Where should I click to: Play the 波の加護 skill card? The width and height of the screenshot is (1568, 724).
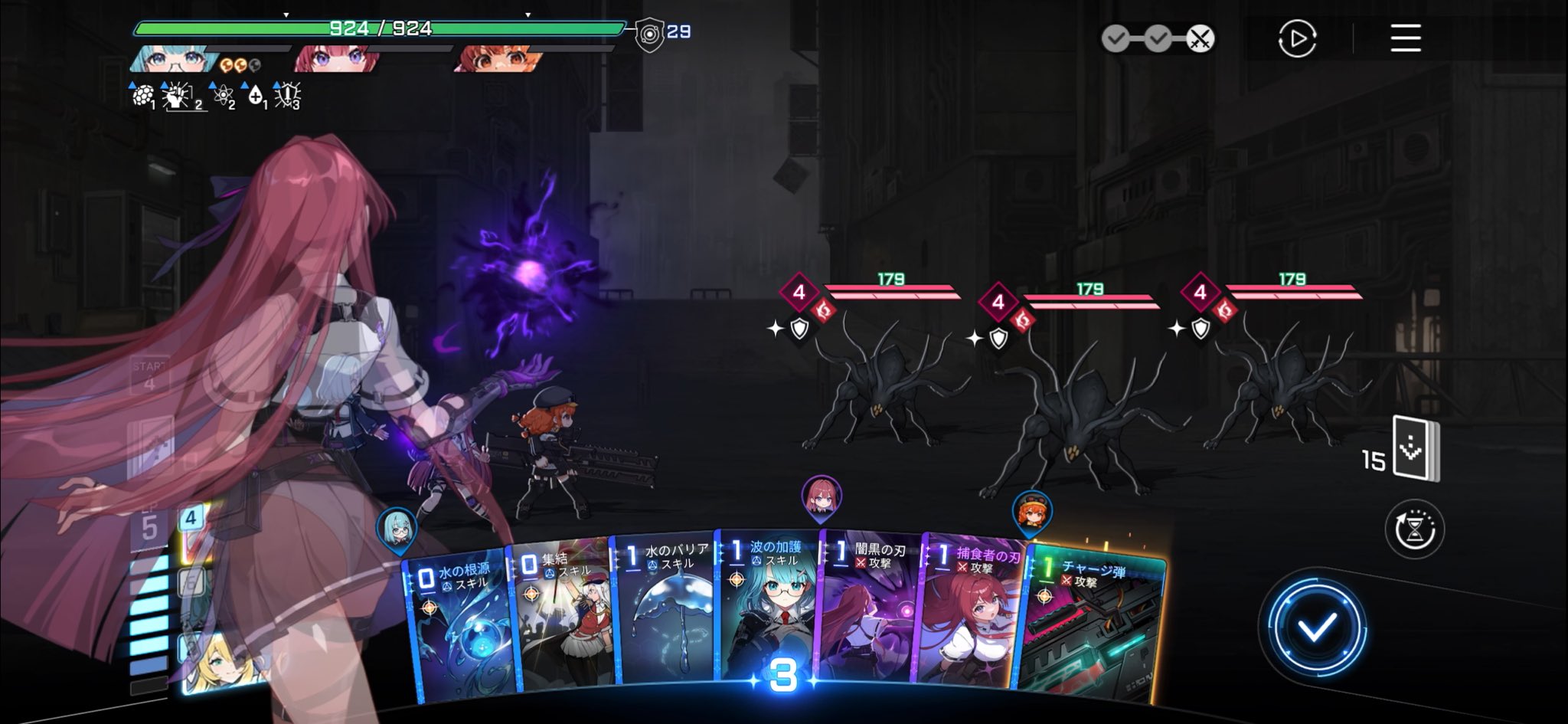point(768,609)
